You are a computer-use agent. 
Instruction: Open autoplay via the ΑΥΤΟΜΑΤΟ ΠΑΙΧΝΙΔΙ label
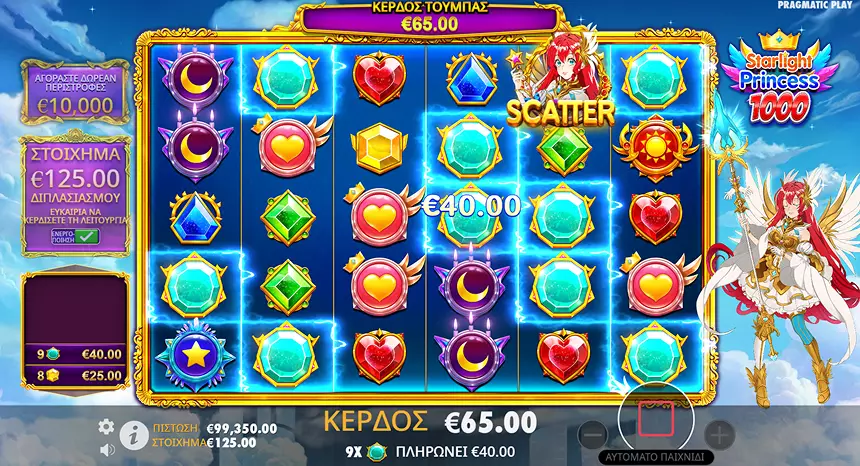[655, 457]
